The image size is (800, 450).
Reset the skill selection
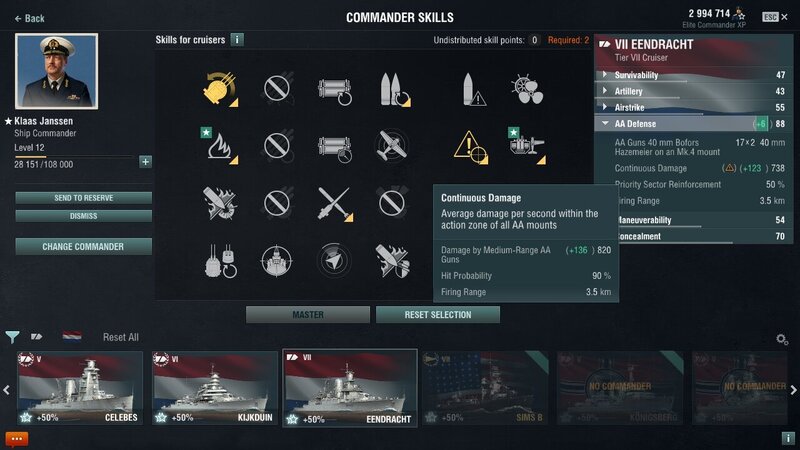pos(437,315)
